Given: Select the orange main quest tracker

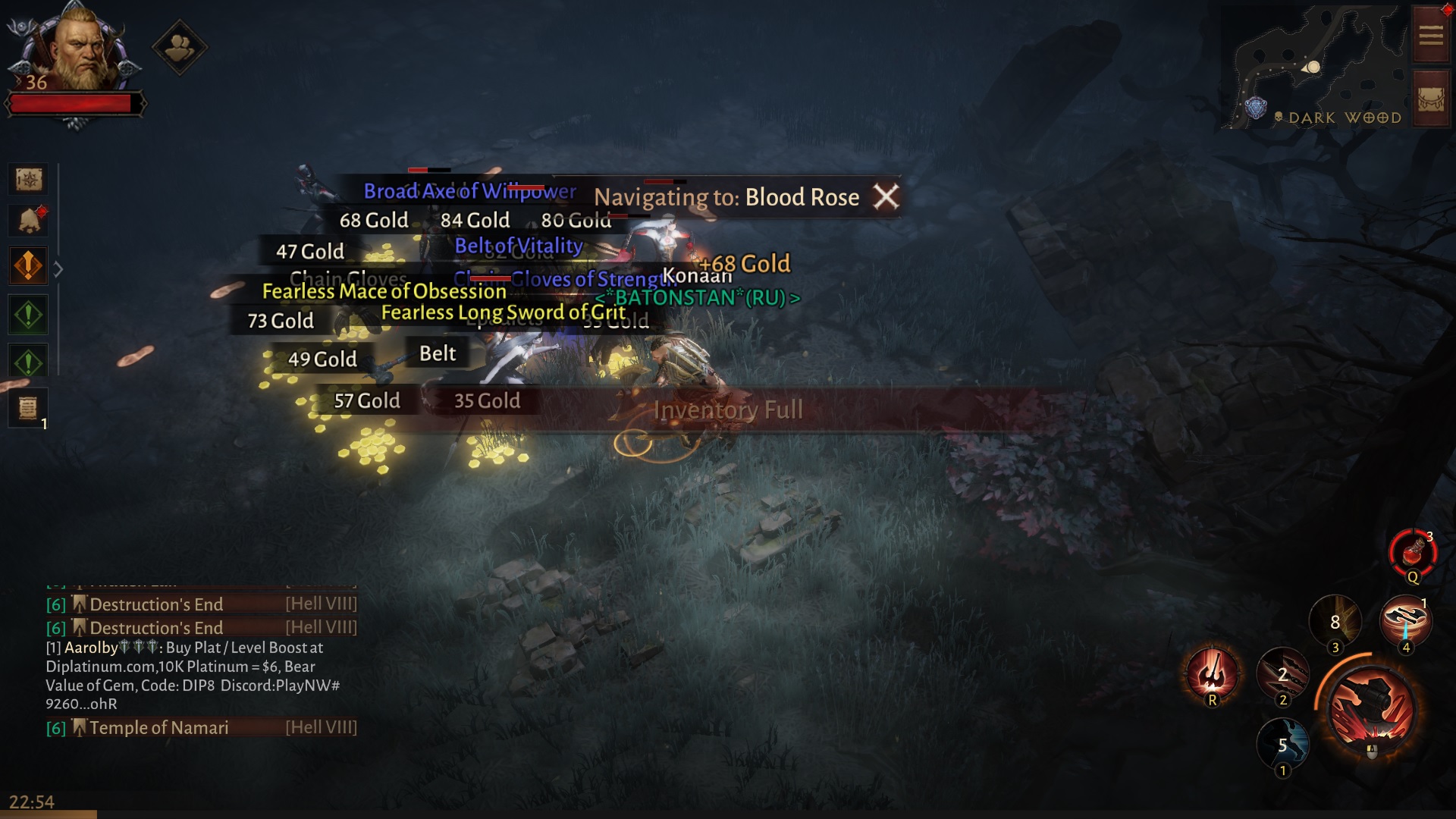Looking at the screenshot, I should (29, 266).
